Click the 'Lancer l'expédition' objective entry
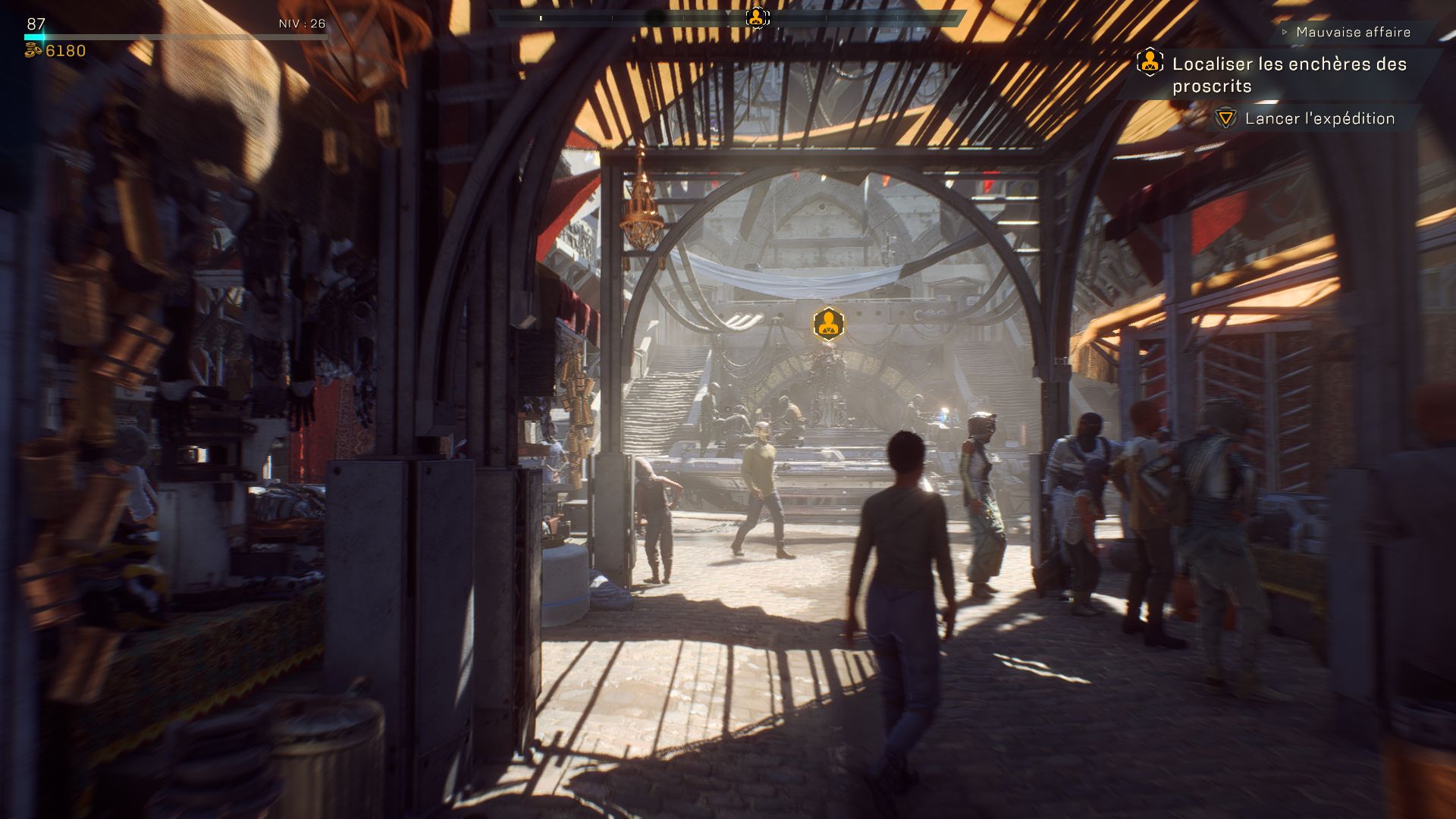 [x=1319, y=118]
